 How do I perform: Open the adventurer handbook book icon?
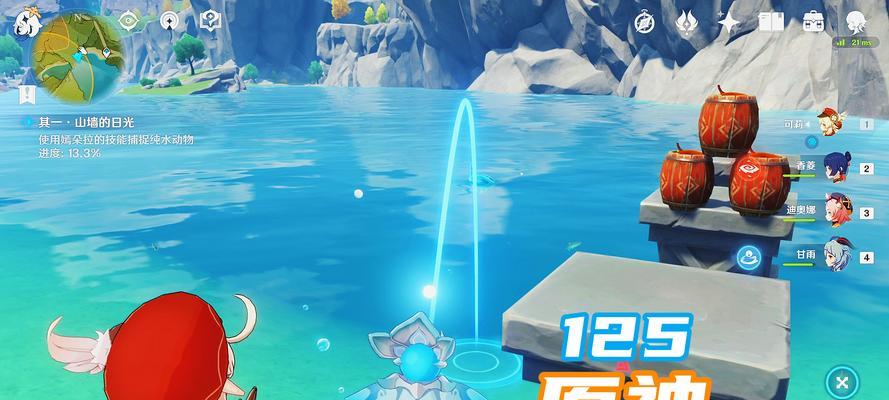click(x=771, y=22)
